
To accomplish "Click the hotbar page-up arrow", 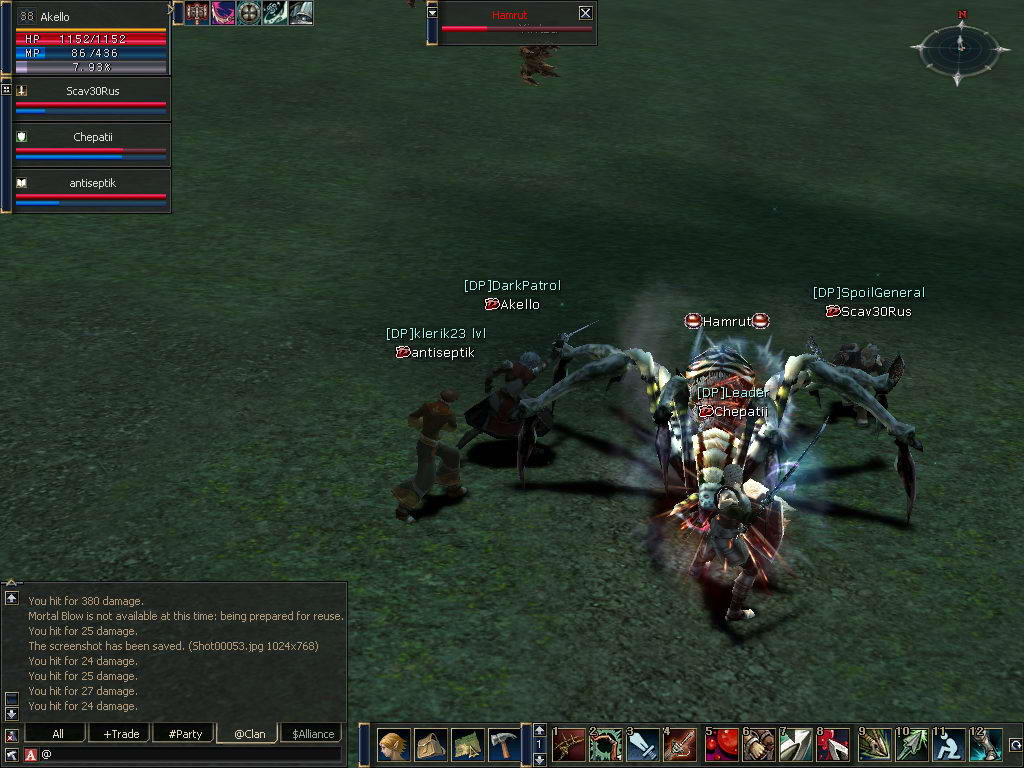I will 540,730.
